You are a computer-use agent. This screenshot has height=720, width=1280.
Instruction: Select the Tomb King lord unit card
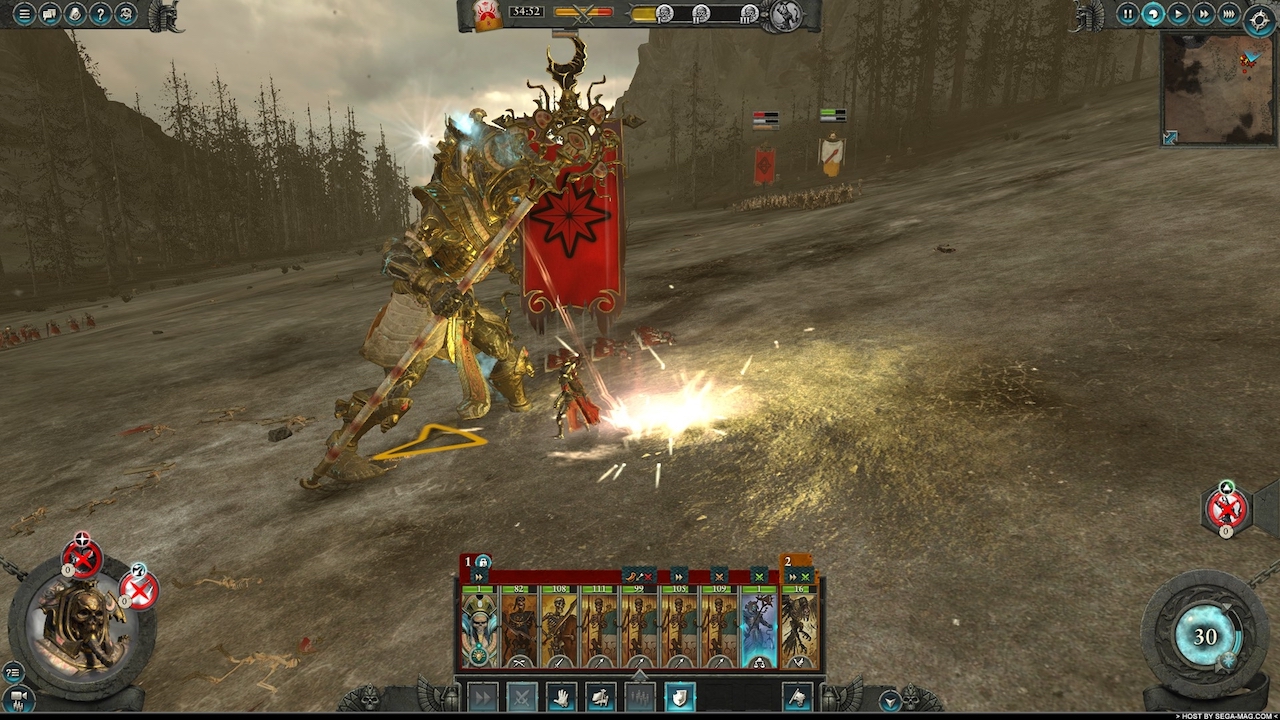[x=479, y=627]
